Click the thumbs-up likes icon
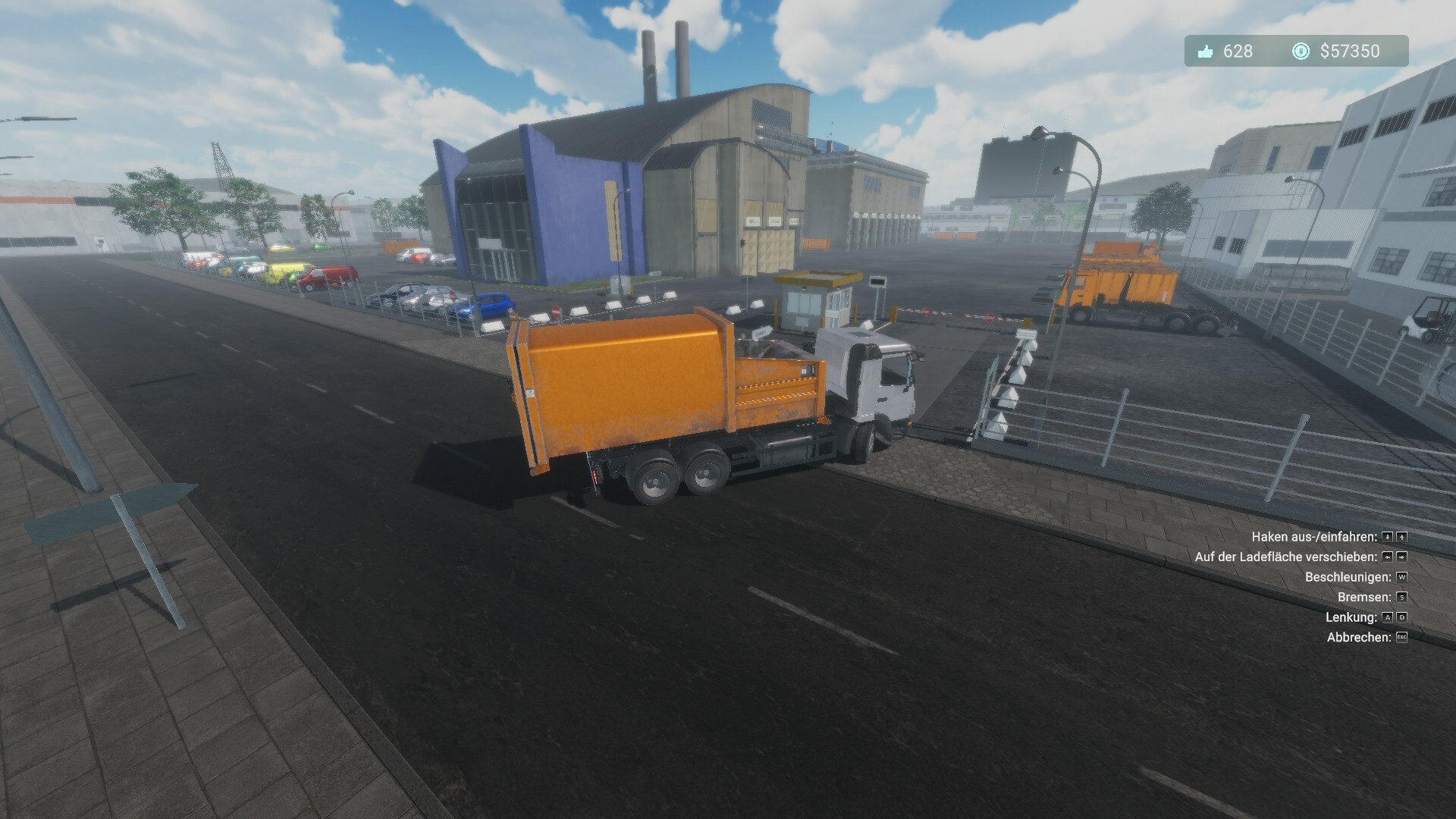Viewport: 1456px width, 819px height. [x=1206, y=51]
